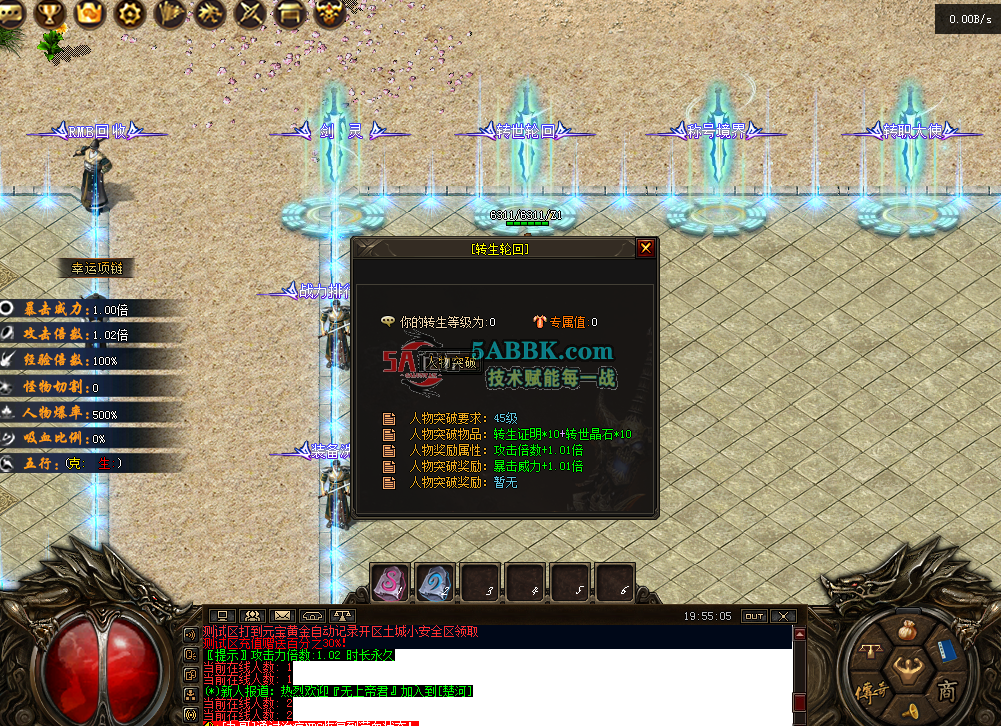Open the gear settings icon
The width and height of the screenshot is (1001, 726).
130,13
